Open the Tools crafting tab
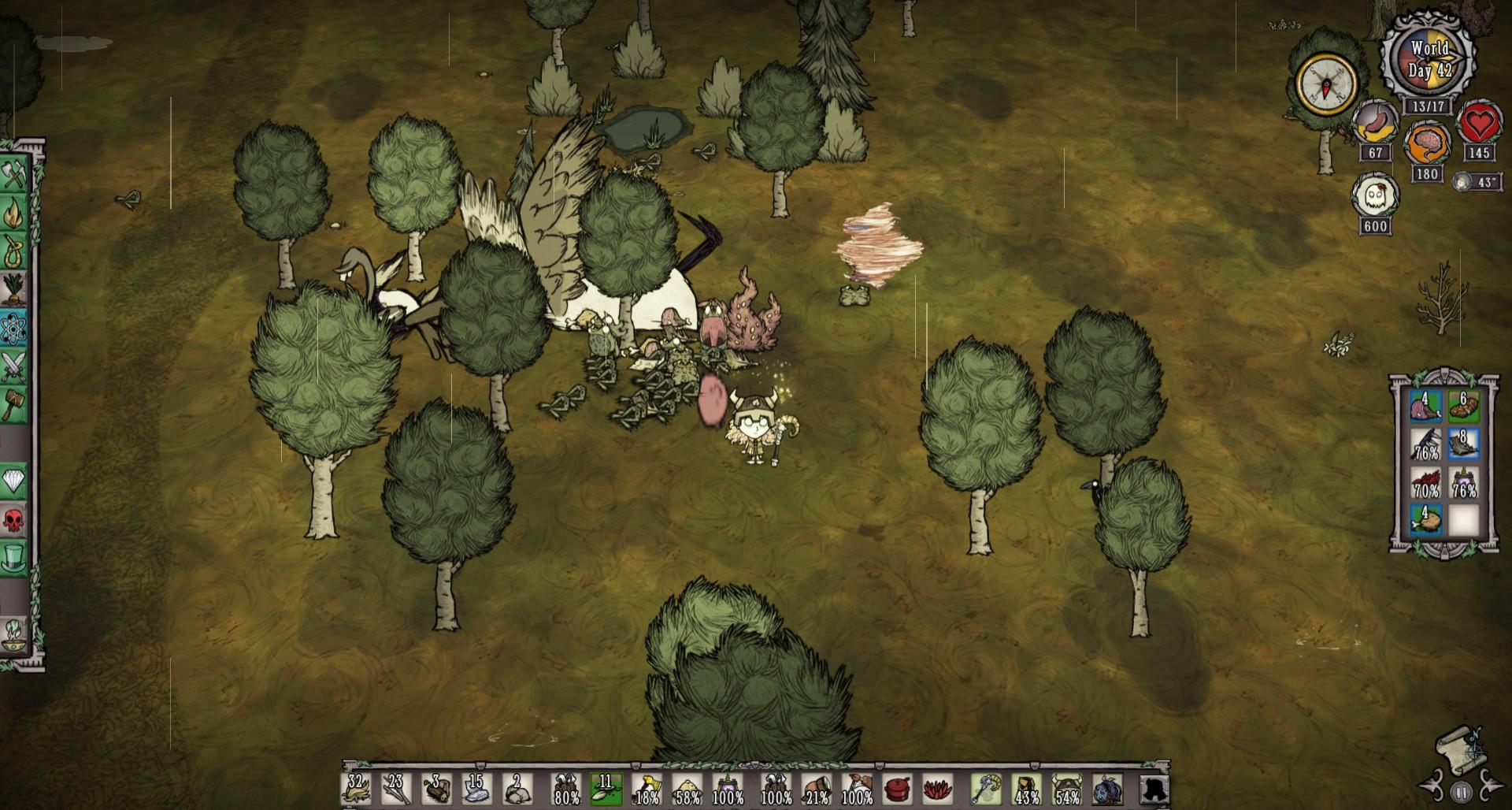 [13, 175]
